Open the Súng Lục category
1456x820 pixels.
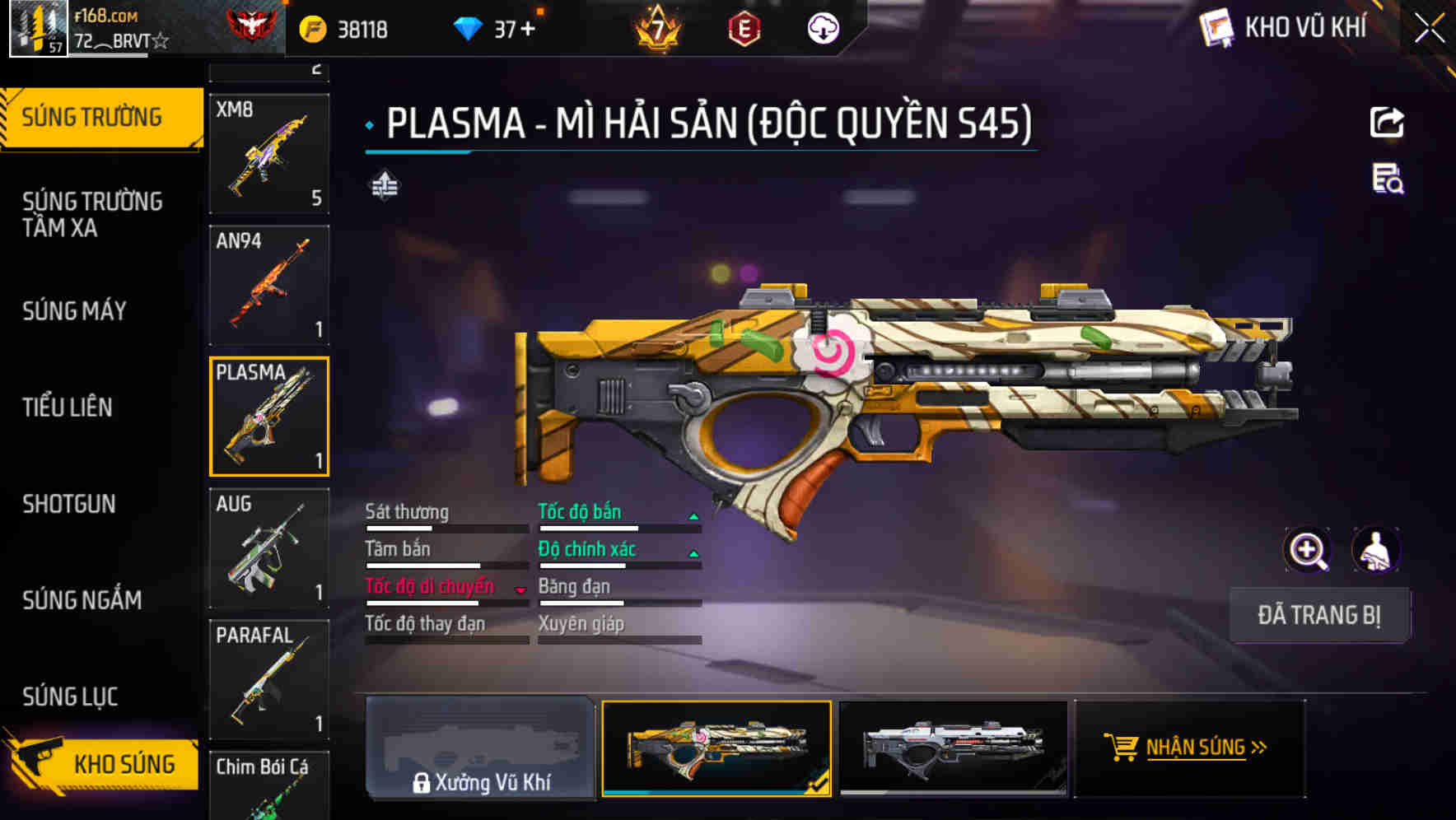[71, 697]
